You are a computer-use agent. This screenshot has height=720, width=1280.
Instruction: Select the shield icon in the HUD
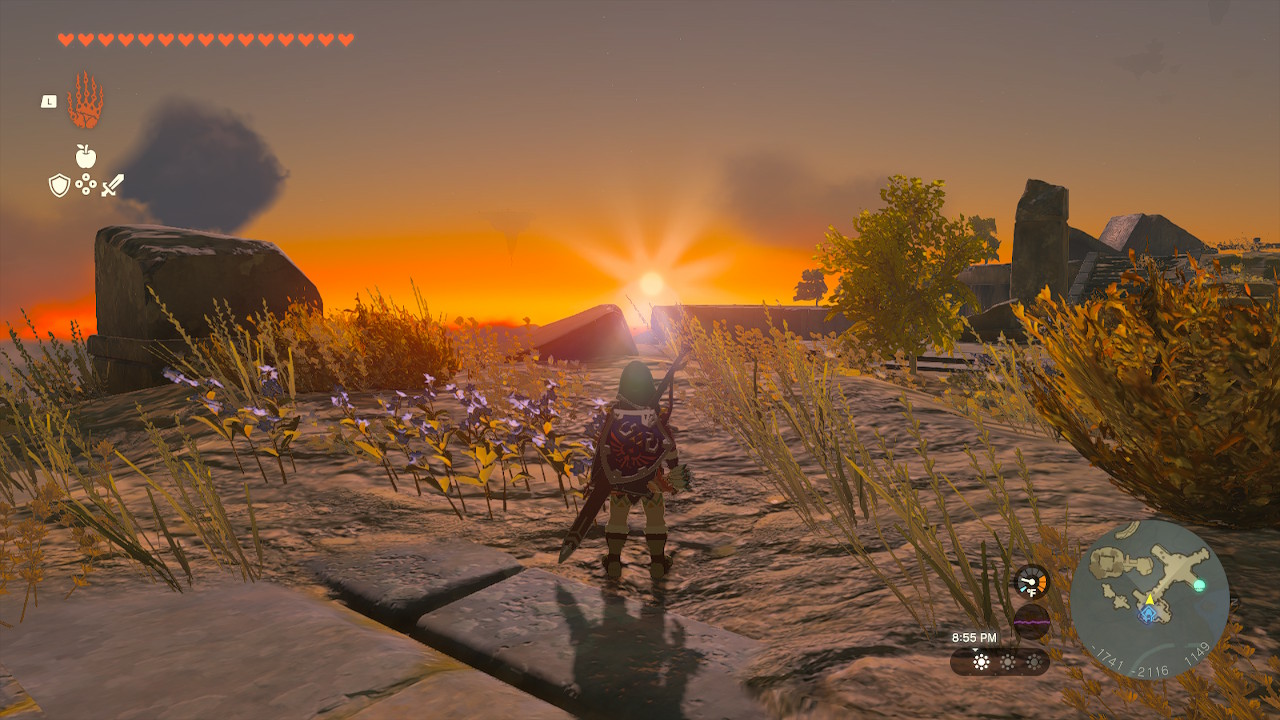(x=59, y=185)
